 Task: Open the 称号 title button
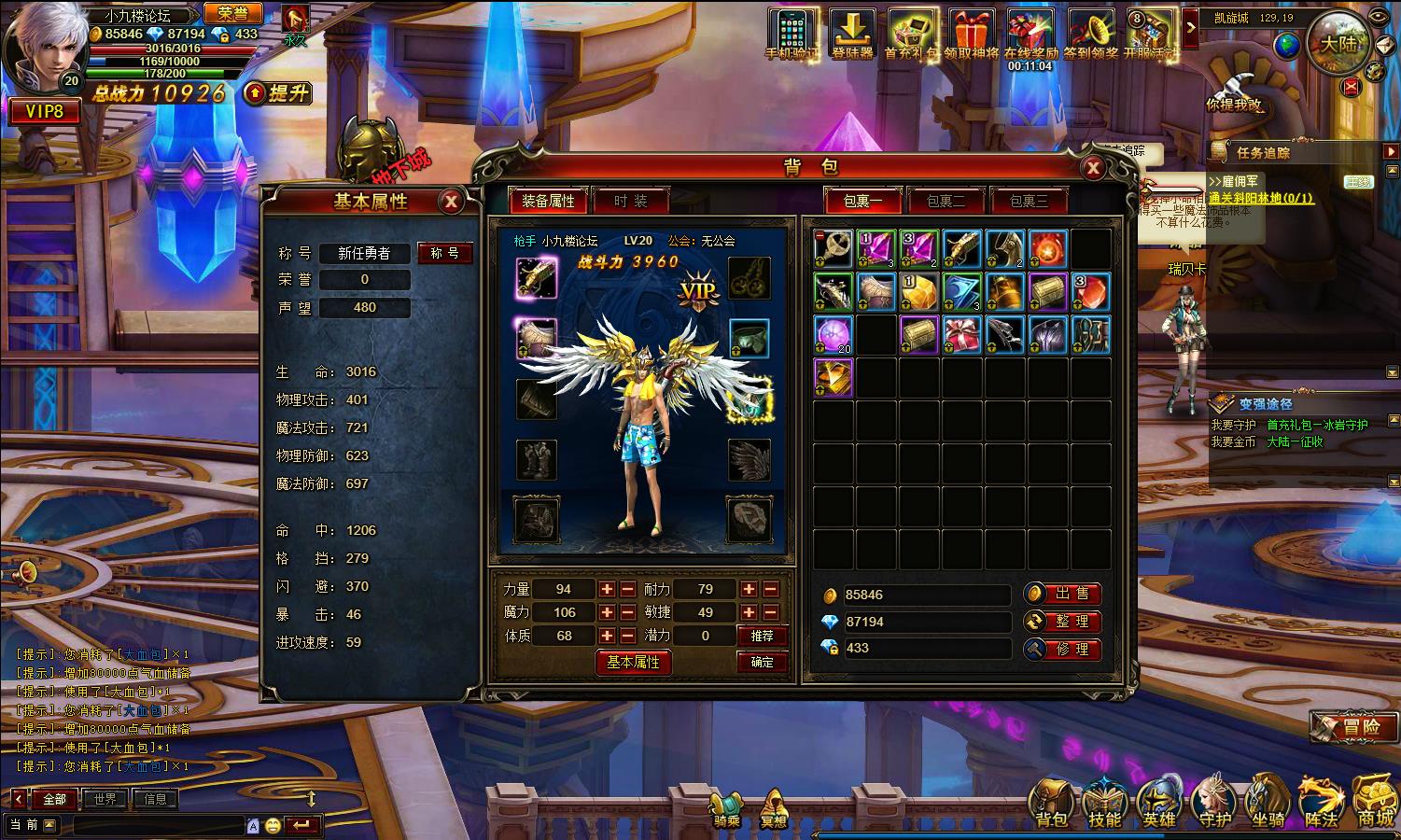click(444, 253)
